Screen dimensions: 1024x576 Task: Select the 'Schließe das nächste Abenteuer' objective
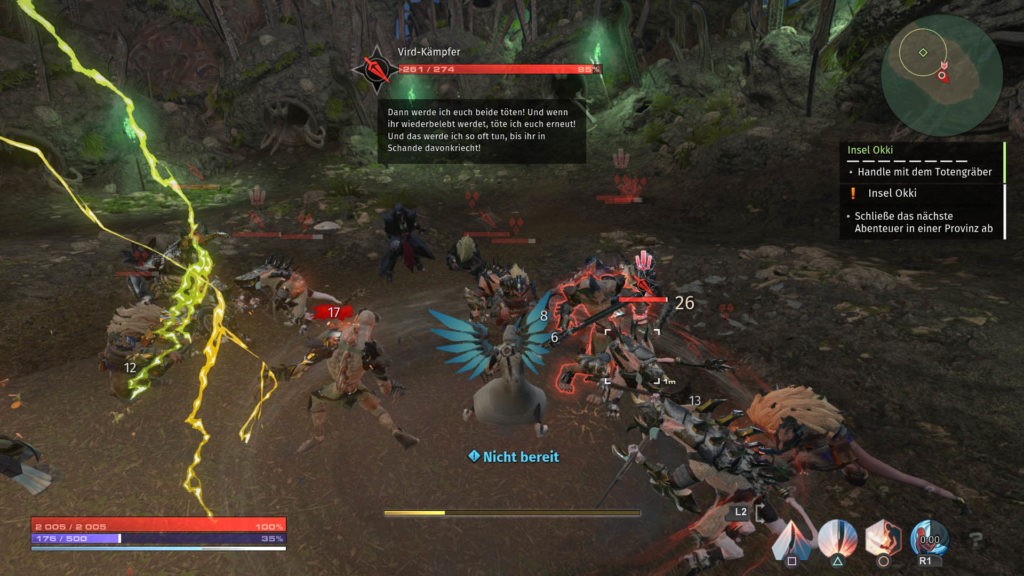[x=924, y=222]
